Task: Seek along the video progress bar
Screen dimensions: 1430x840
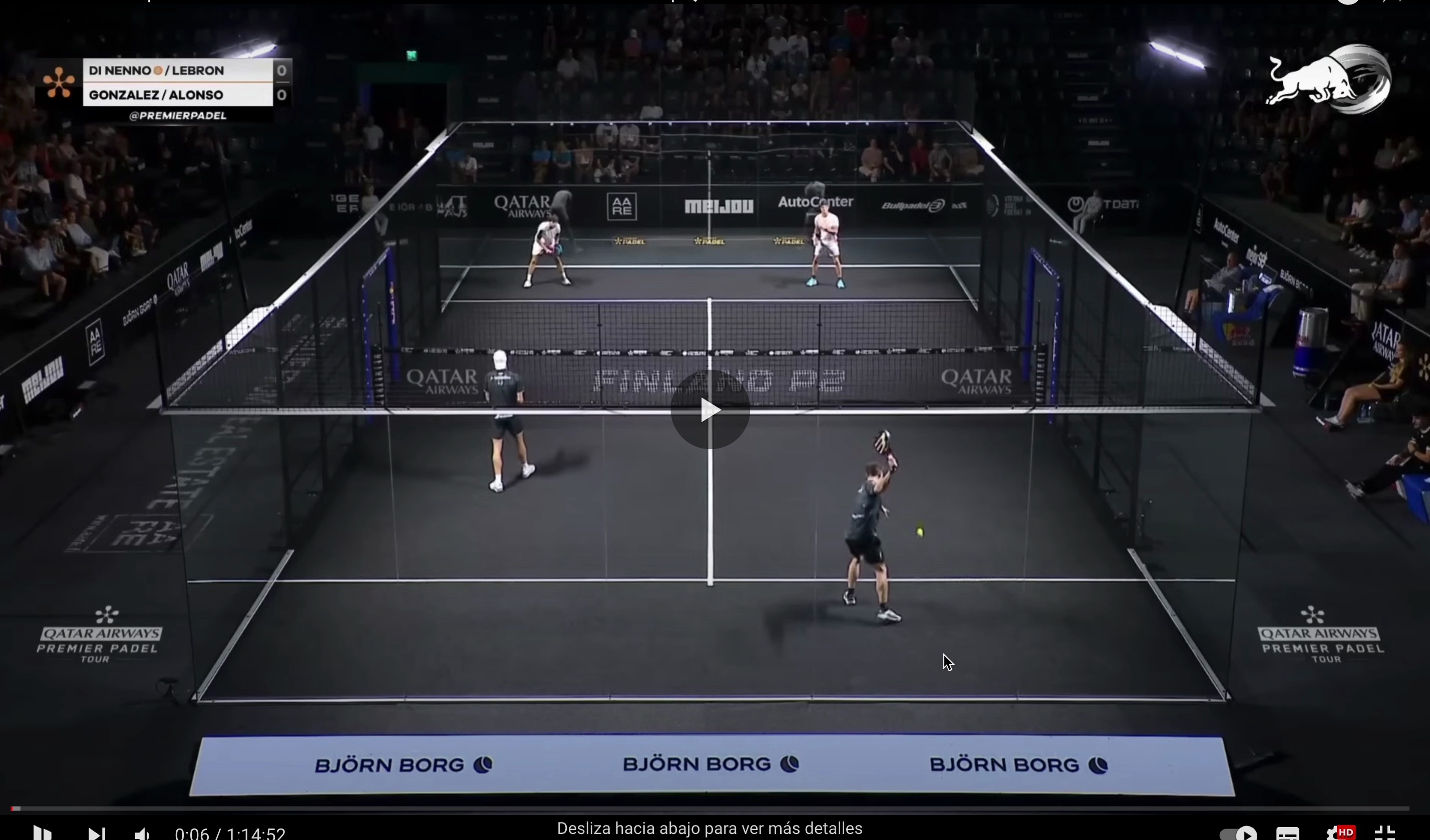Action: tap(709, 808)
